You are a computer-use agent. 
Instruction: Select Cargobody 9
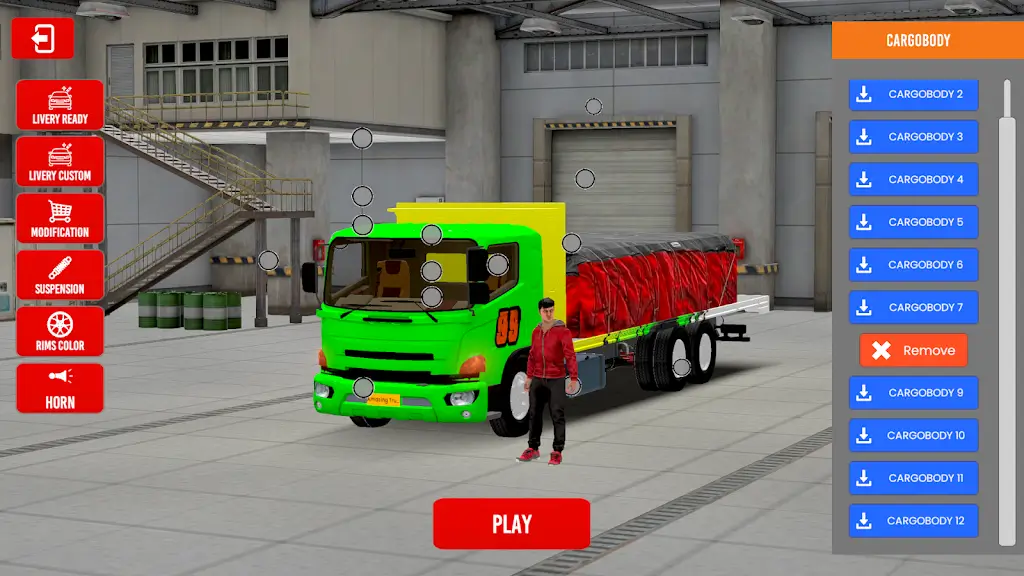[x=913, y=393]
